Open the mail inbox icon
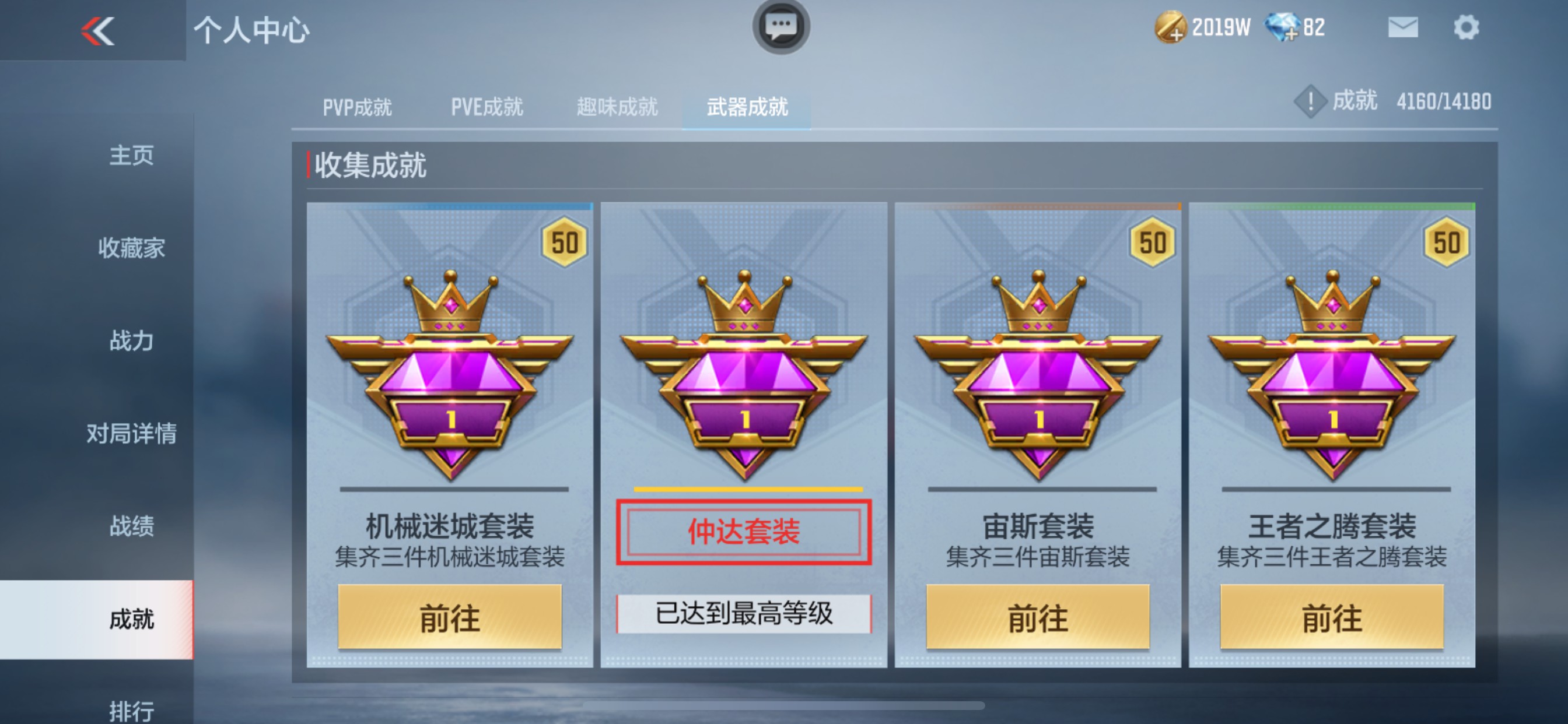This screenshot has width=1568, height=724. [1403, 27]
